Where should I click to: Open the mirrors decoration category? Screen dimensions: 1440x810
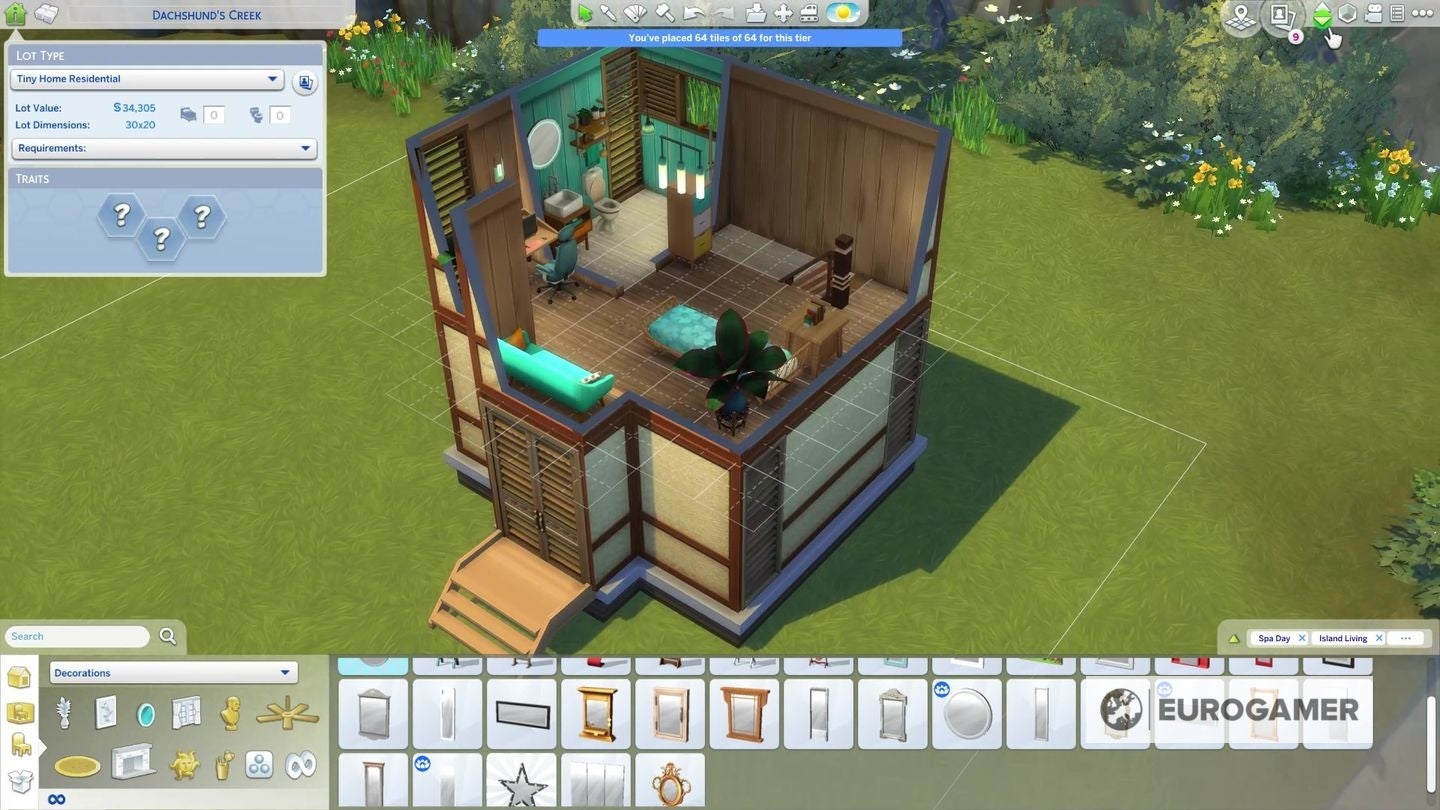tap(145, 711)
